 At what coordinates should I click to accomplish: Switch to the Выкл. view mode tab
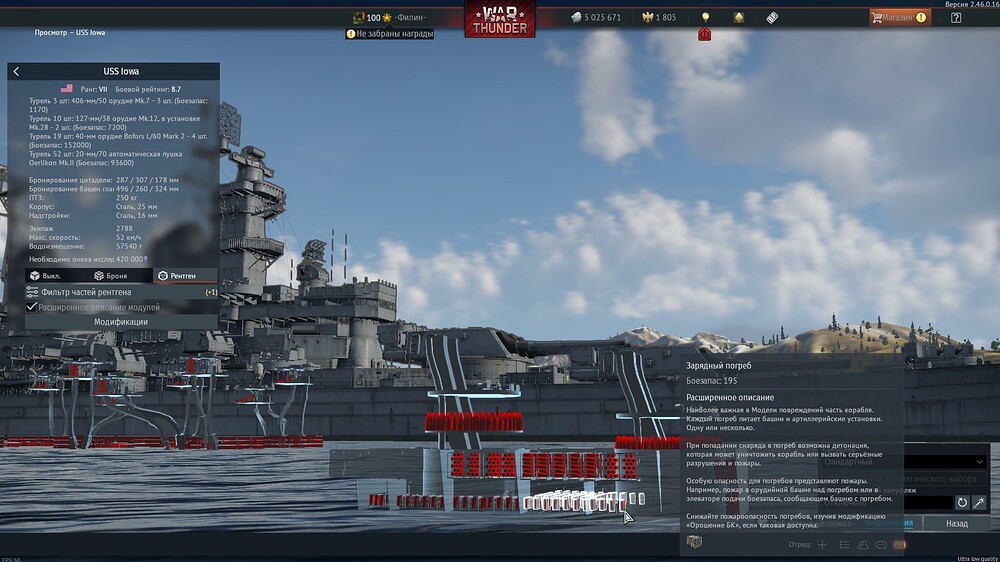(x=47, y=275)
